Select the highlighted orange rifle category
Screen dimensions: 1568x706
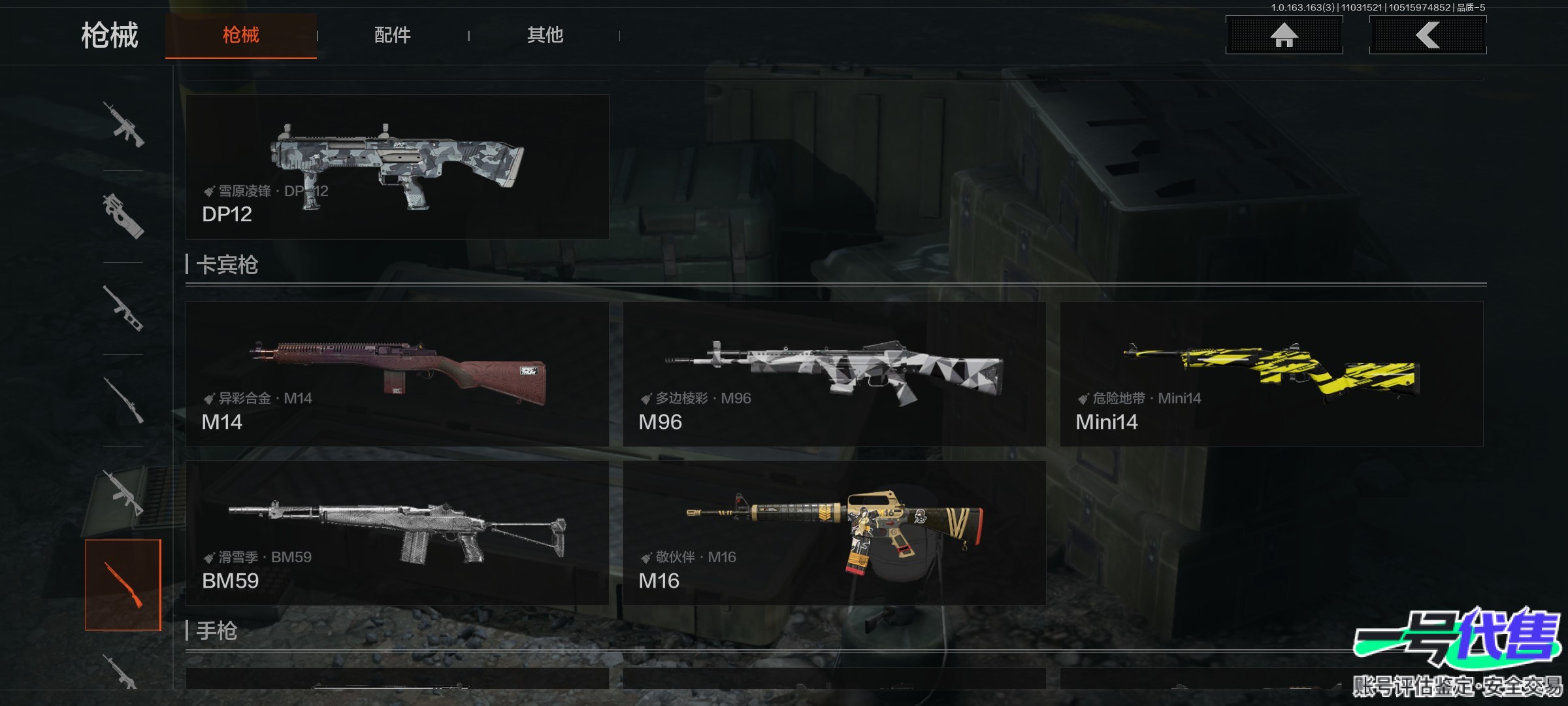pyautogui.click(x=123, y=584)
